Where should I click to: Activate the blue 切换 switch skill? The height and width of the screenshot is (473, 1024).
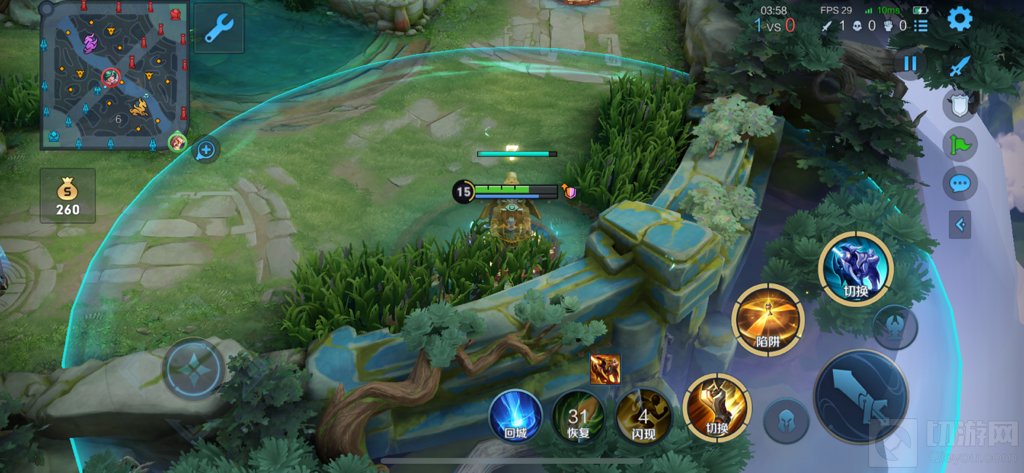[854, 267]
